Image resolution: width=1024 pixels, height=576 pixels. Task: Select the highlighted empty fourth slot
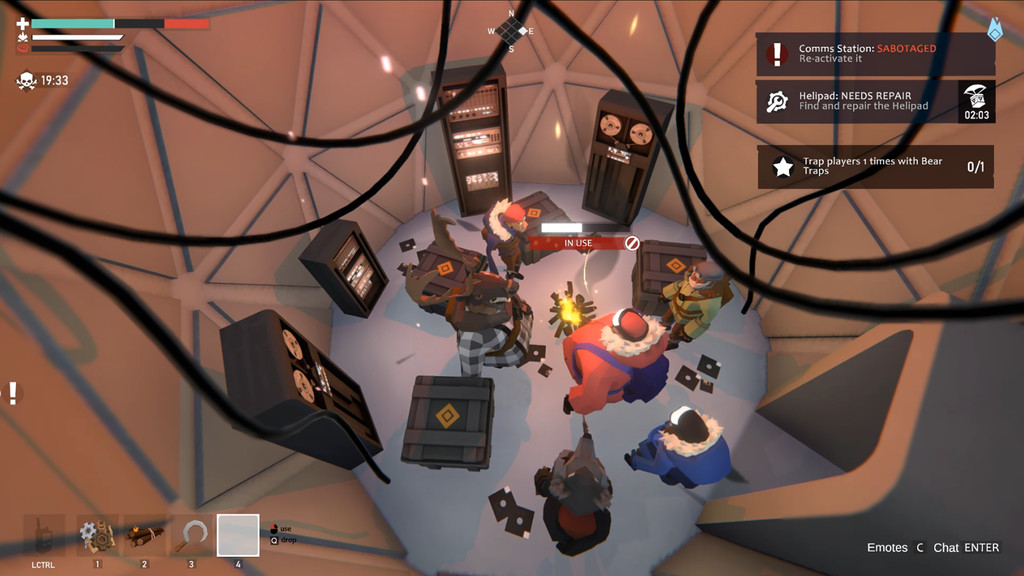(238, 536)
